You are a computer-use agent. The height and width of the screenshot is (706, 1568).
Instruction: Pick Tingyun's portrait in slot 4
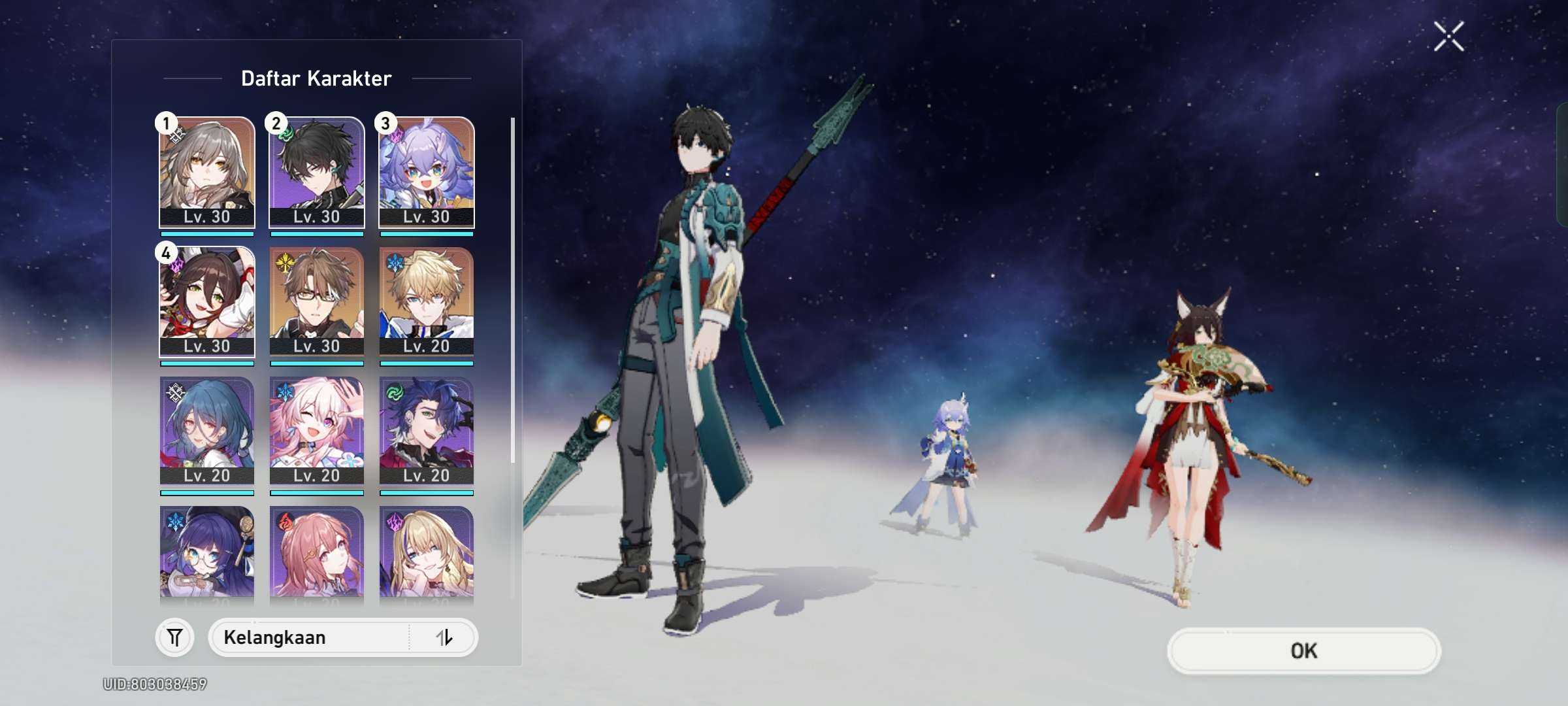pos(207,301)
